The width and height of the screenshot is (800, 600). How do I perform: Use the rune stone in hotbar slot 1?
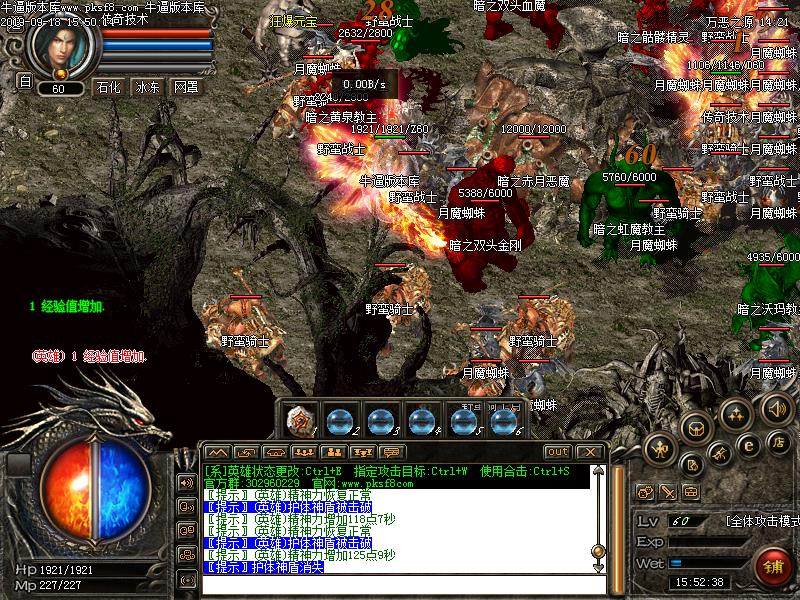[300, 420]
